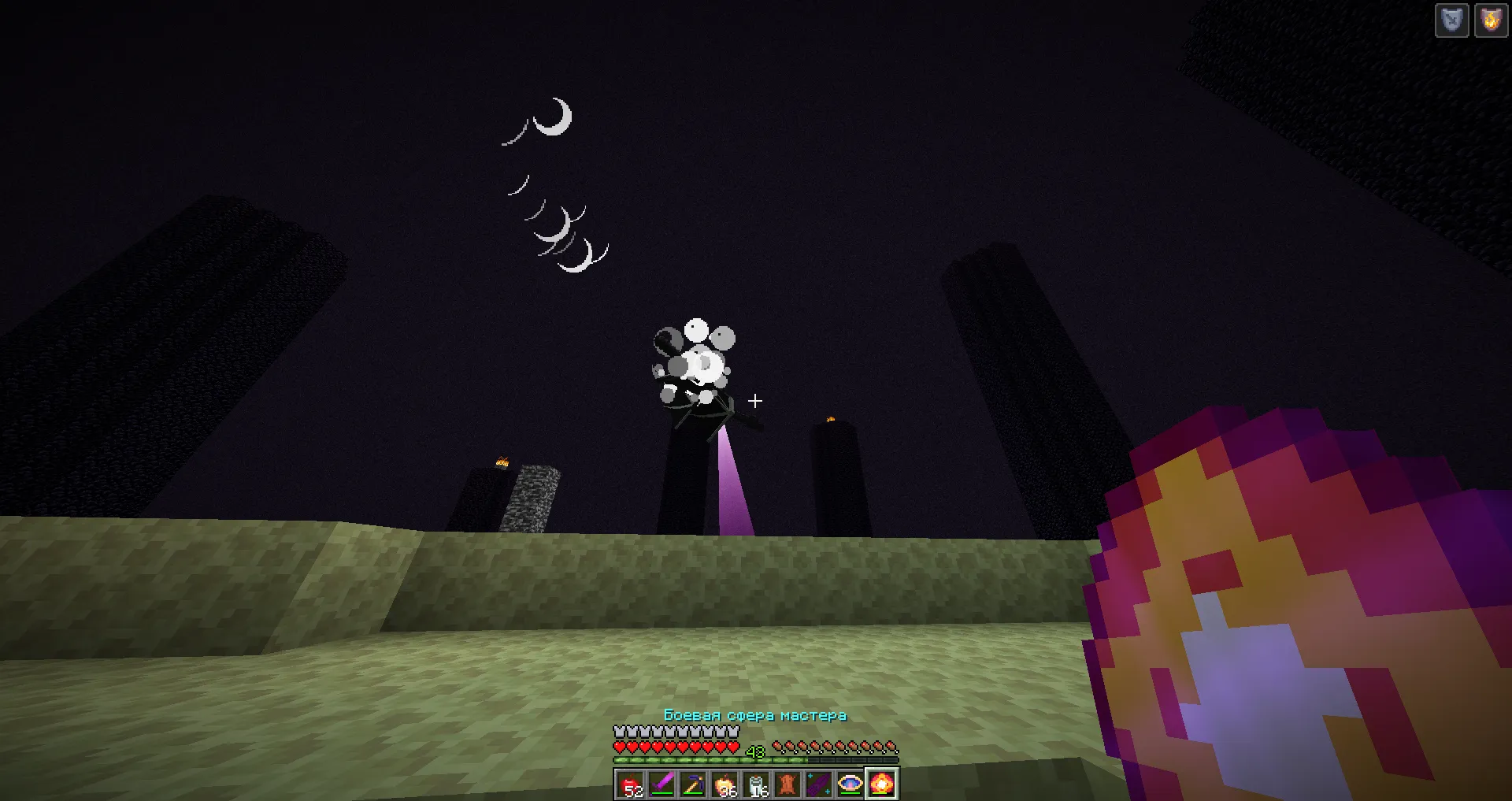
Task: Click the rightmost drumstick in the hunger bar
Action: [x=891, y=747]
